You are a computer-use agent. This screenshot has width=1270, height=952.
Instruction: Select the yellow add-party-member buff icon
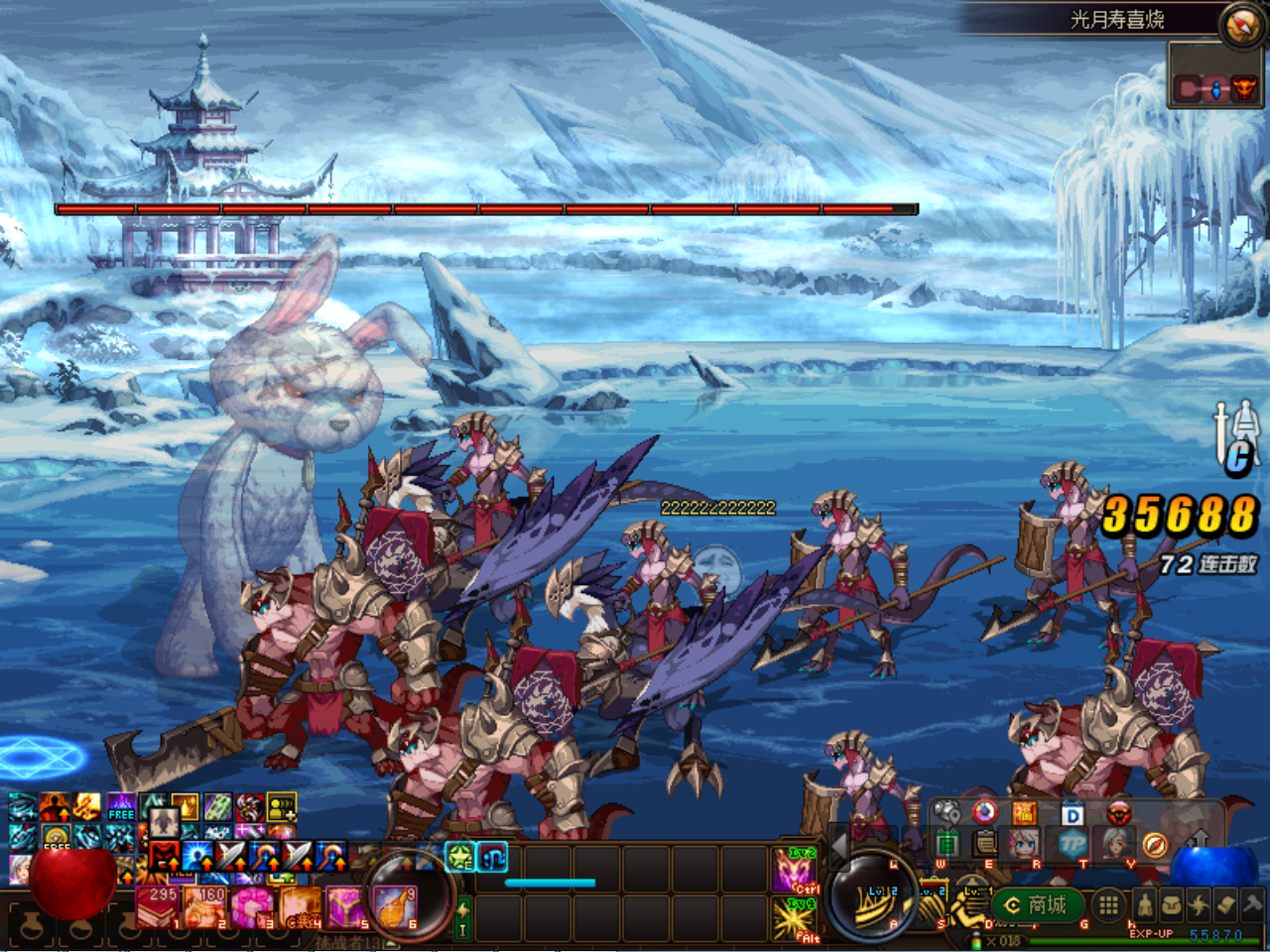point(281,807)
